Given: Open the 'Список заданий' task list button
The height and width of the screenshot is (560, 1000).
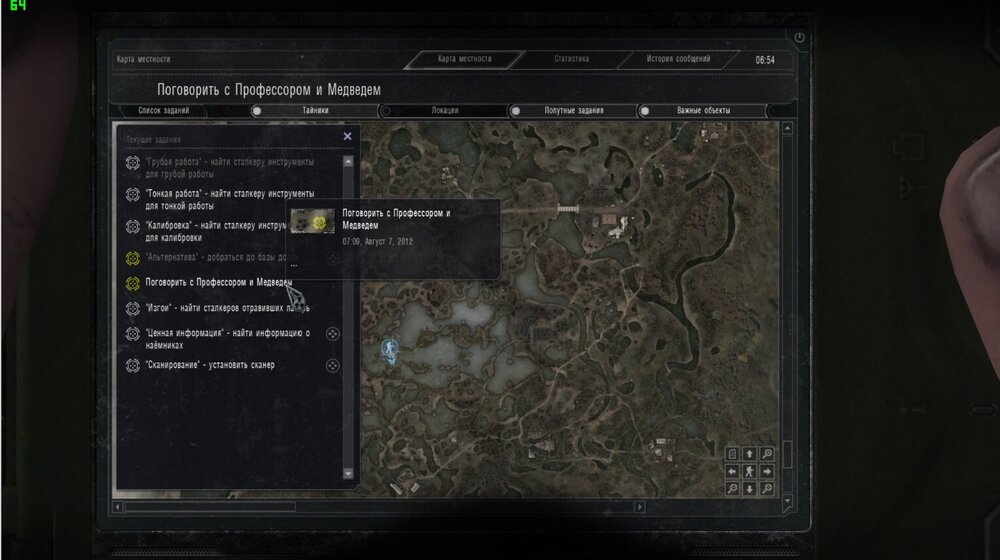Looking at the screenshot, I should pyautogui.click(x=163, y=111).
